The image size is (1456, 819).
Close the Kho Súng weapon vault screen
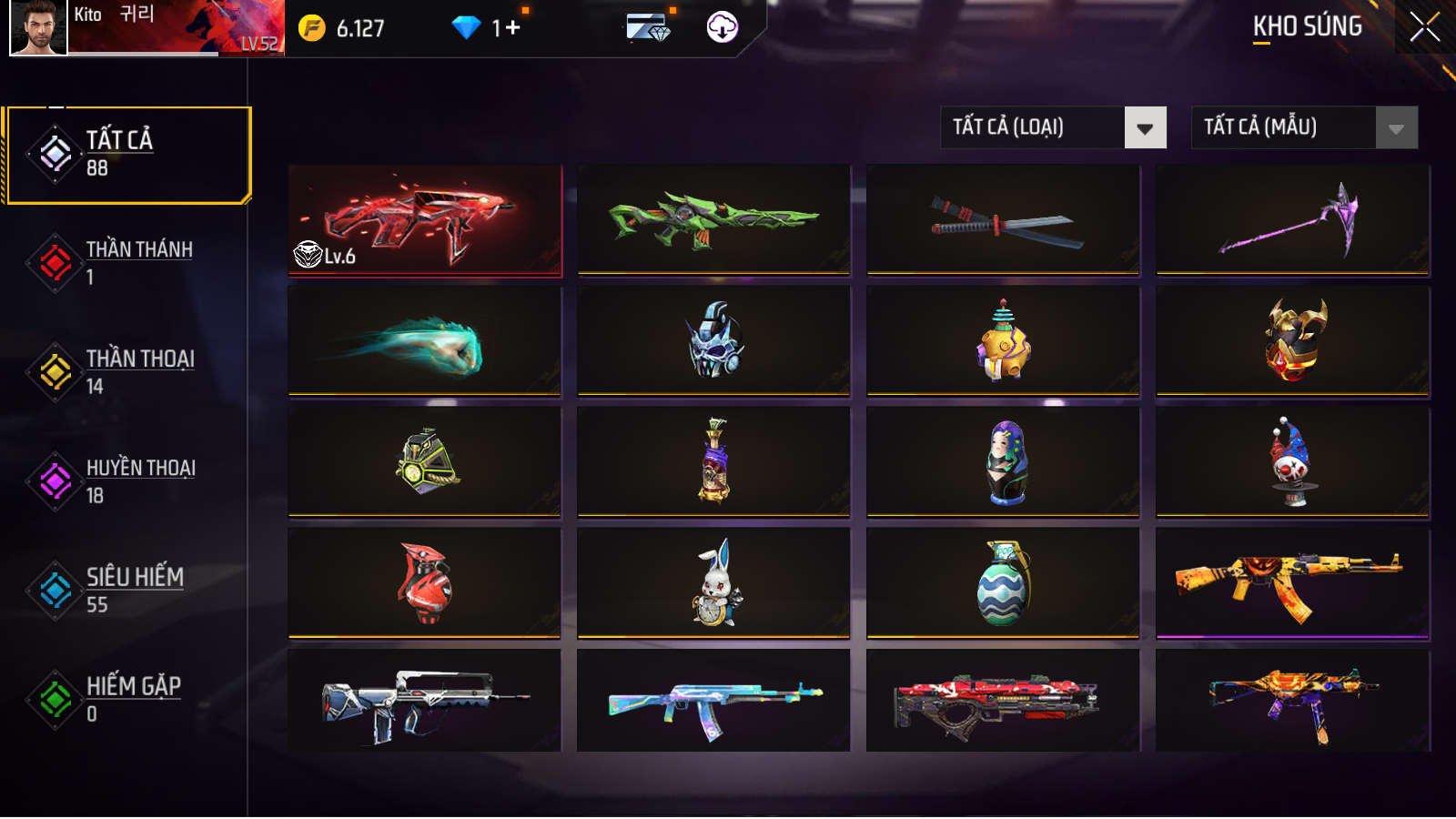(1424, 27)
